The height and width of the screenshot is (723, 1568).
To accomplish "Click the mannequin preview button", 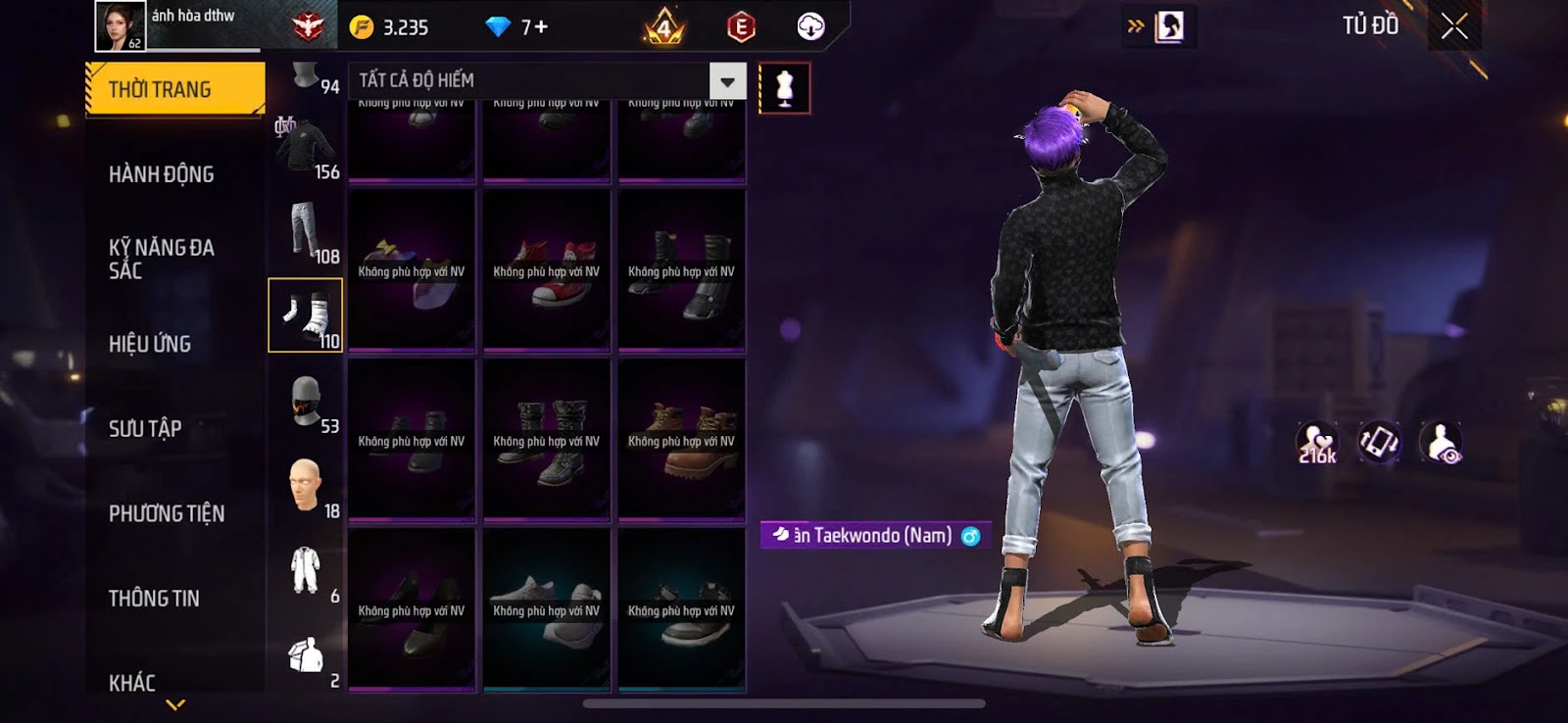I will pyautogui.click(x=784, y=88).
